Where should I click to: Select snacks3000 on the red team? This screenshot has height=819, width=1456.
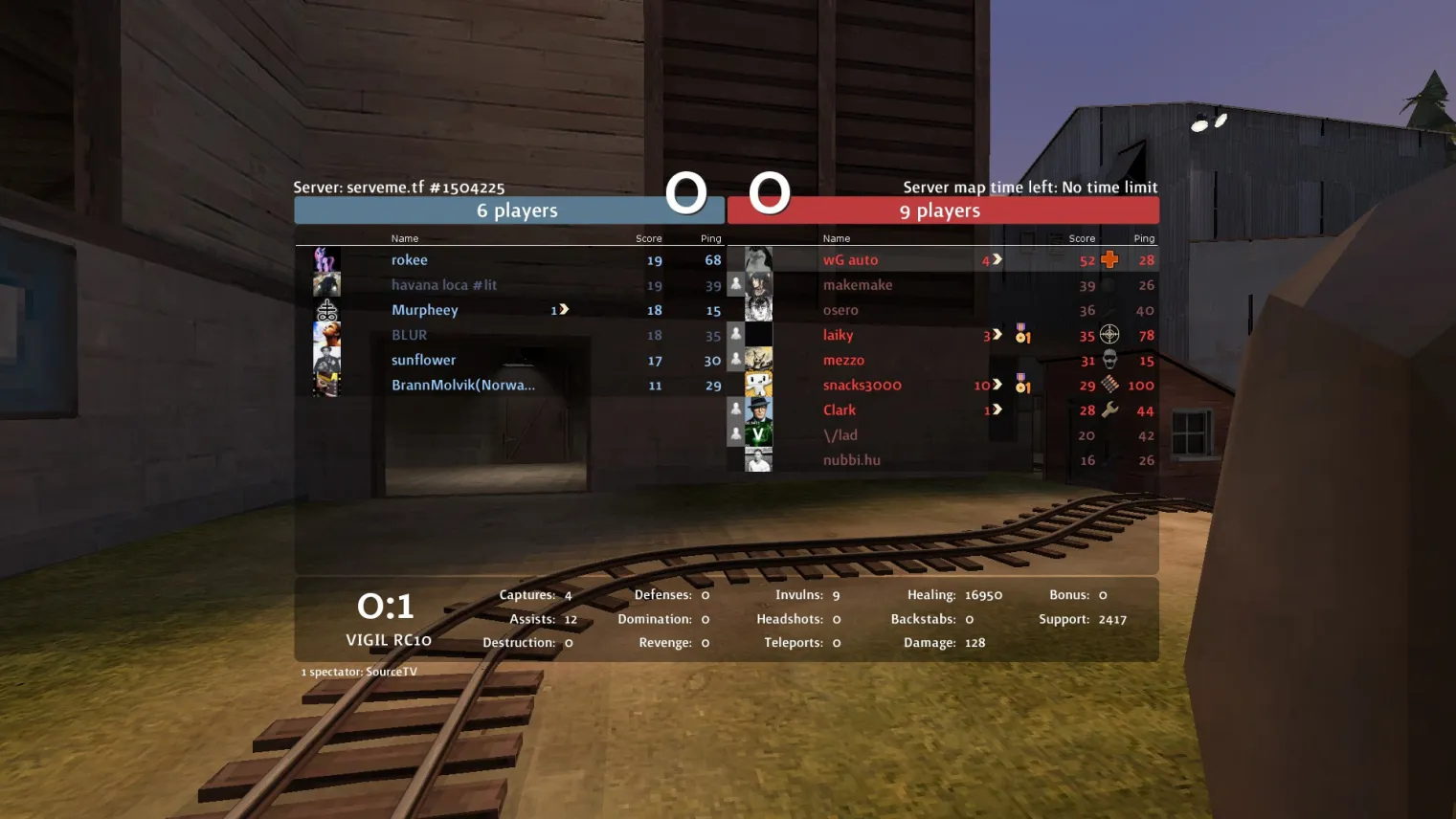(x=862, y=385)
